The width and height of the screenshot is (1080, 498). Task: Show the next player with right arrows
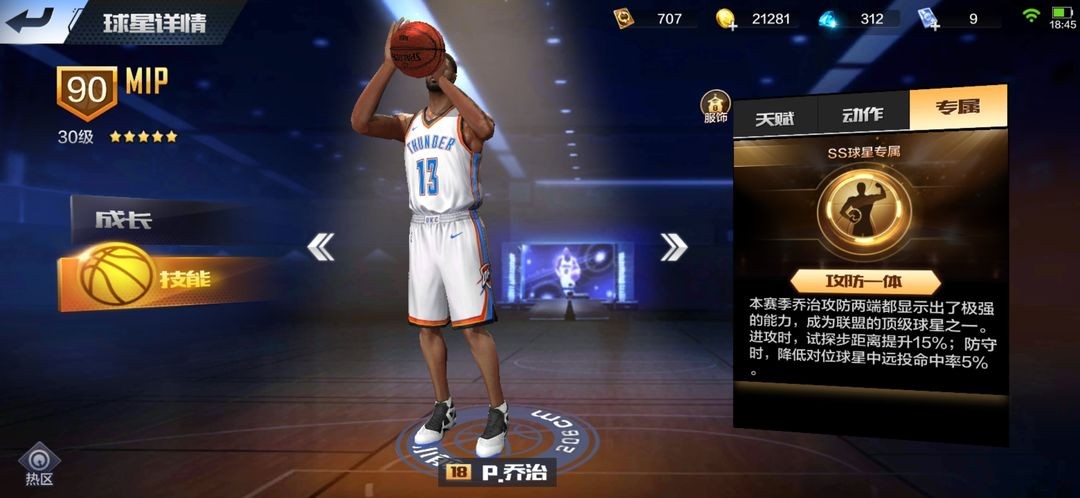(674, 246)
